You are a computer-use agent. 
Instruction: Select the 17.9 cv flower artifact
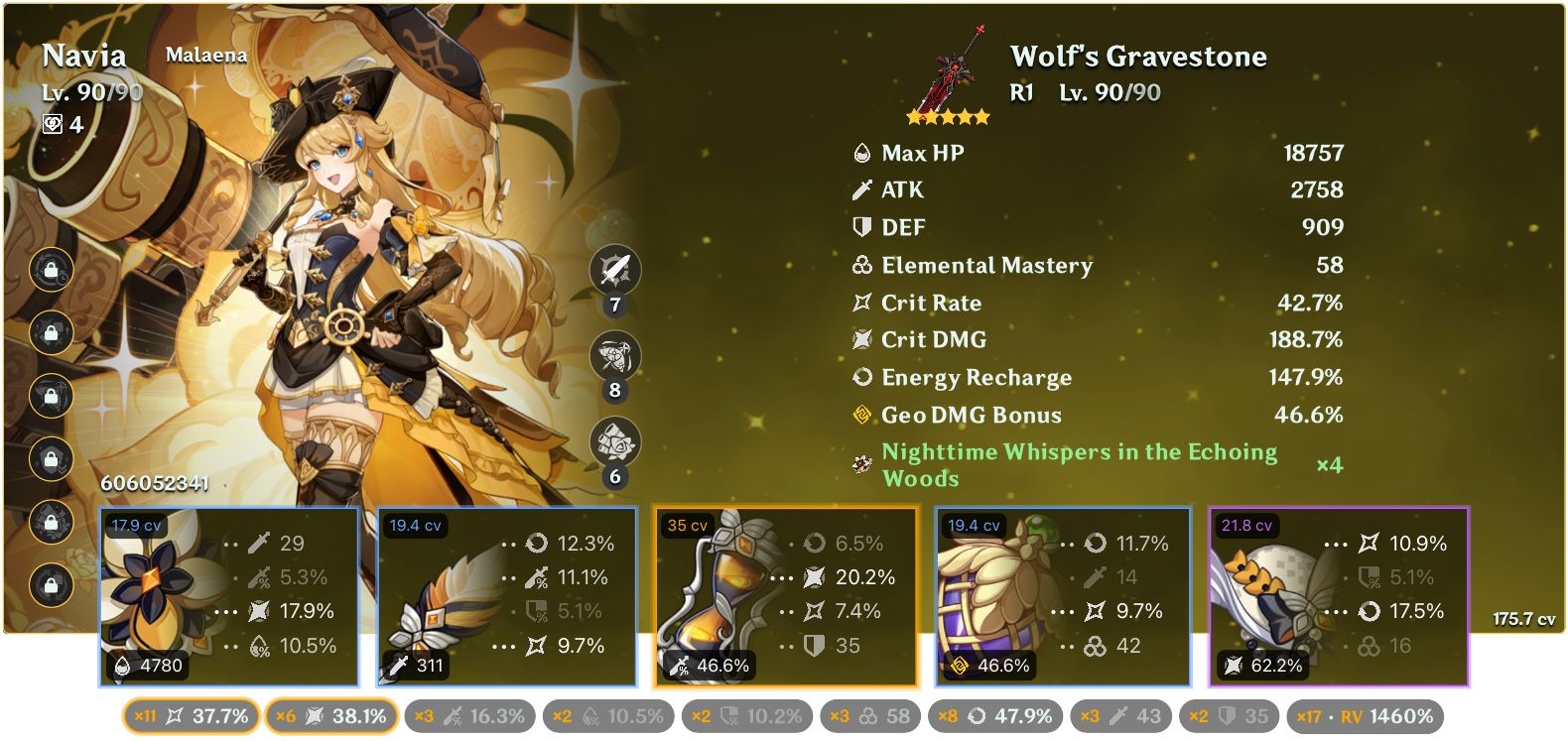[230, 595]
